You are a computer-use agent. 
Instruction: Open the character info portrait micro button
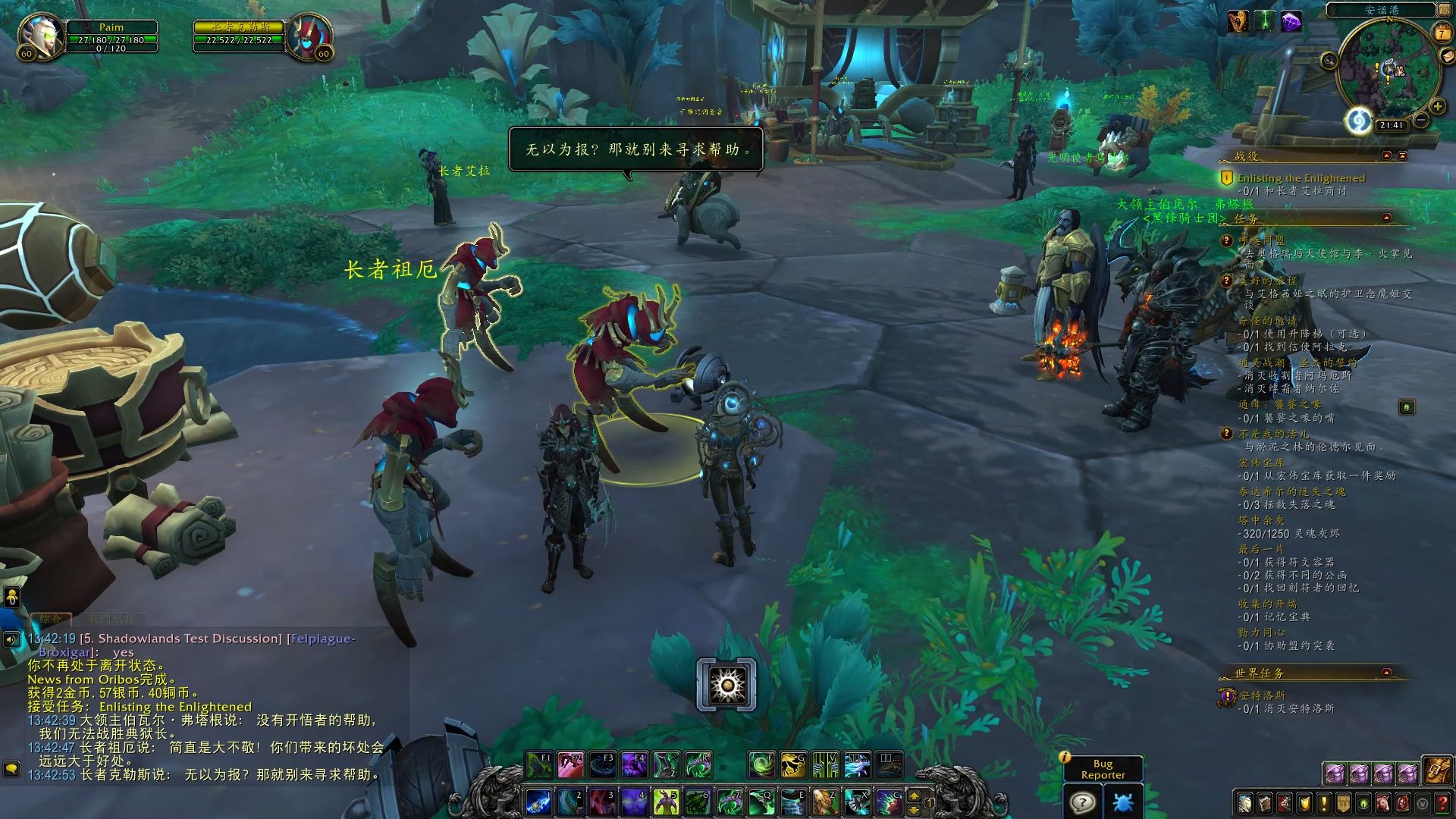click(1245, 802)
